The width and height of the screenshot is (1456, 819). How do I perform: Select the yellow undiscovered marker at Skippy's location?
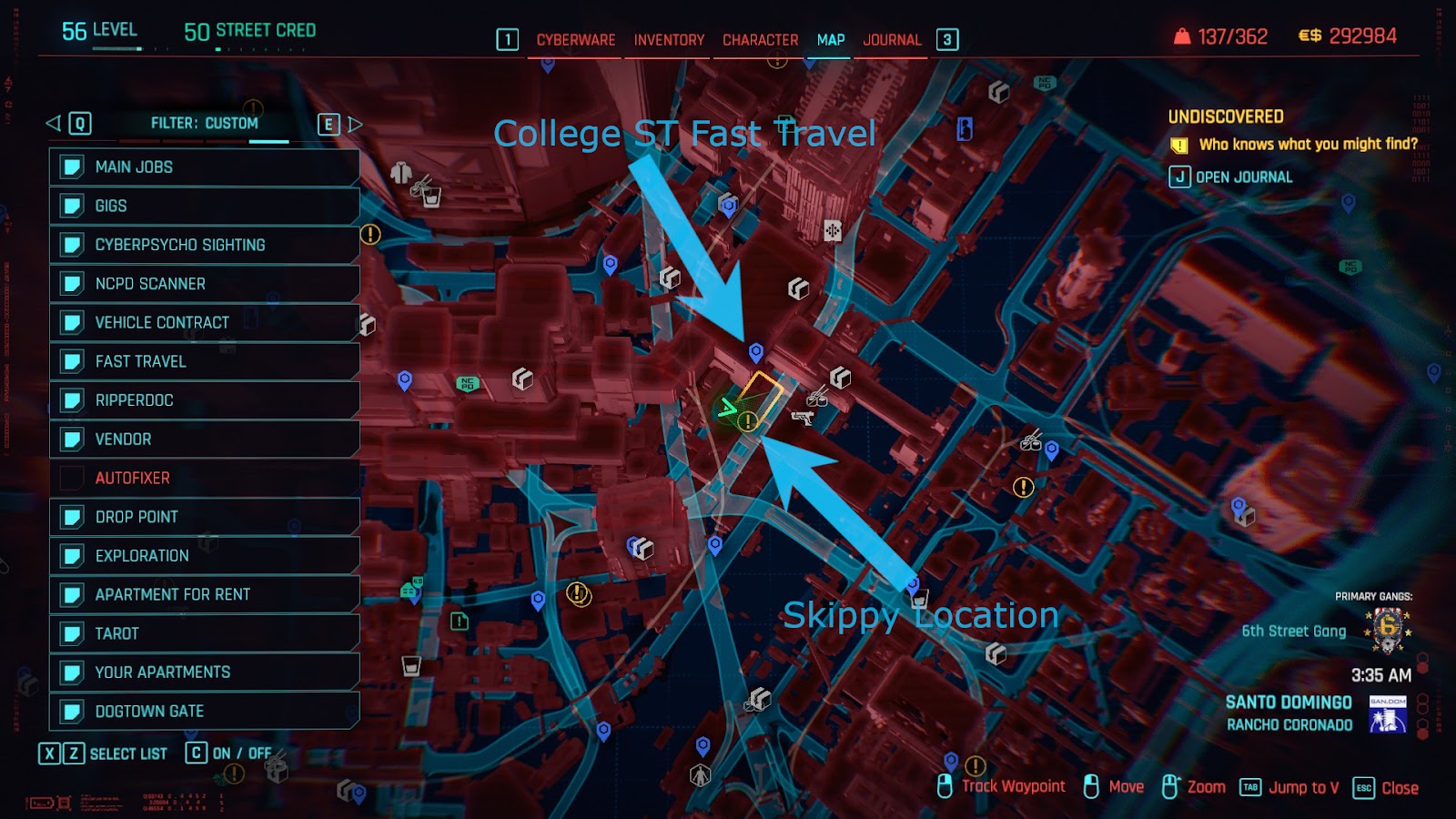click(747, 421)
